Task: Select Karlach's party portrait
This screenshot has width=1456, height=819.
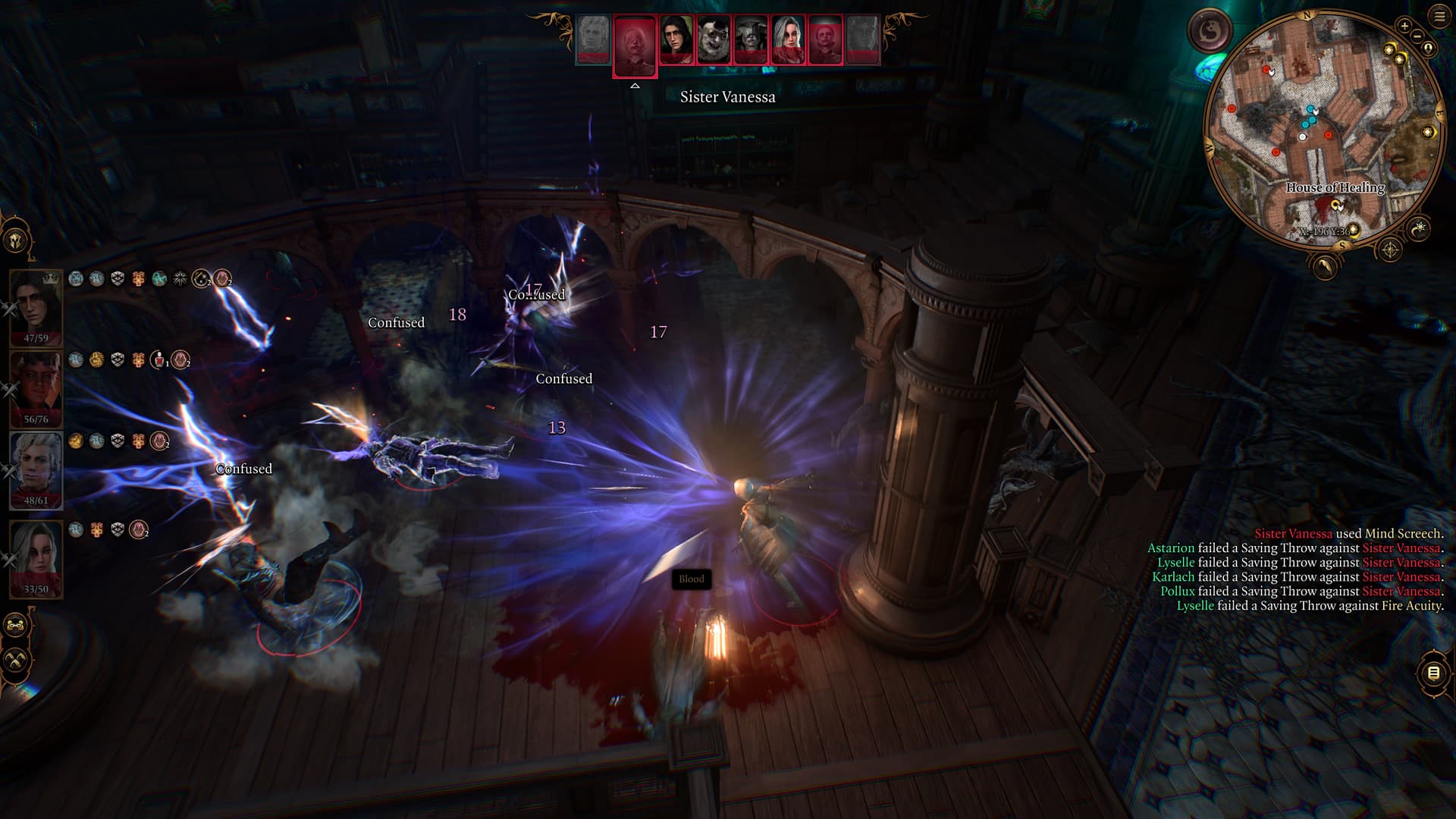Action: point(36,385)
